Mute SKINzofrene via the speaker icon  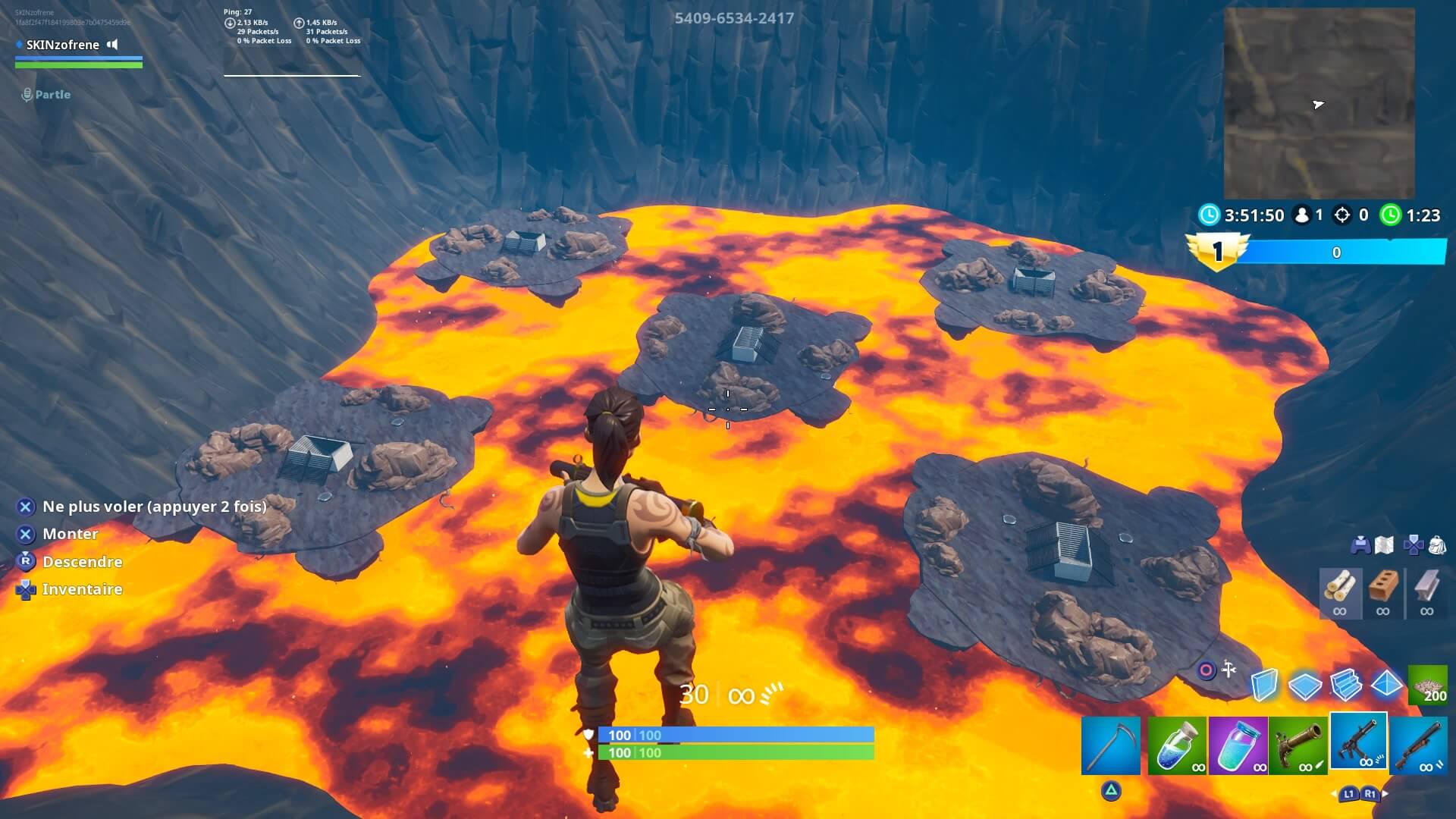[x=112, y=45]
